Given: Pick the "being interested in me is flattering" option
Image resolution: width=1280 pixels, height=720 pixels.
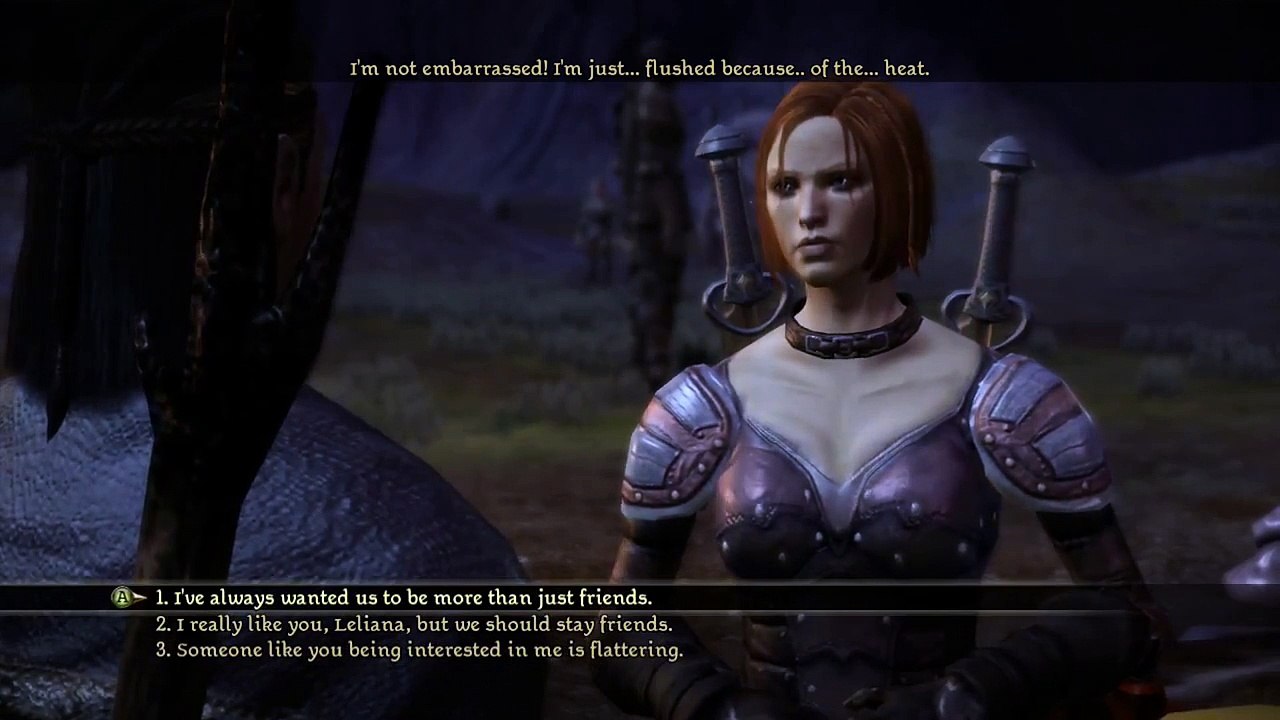Looking at the screenshot, I should (x=419, y=650).
